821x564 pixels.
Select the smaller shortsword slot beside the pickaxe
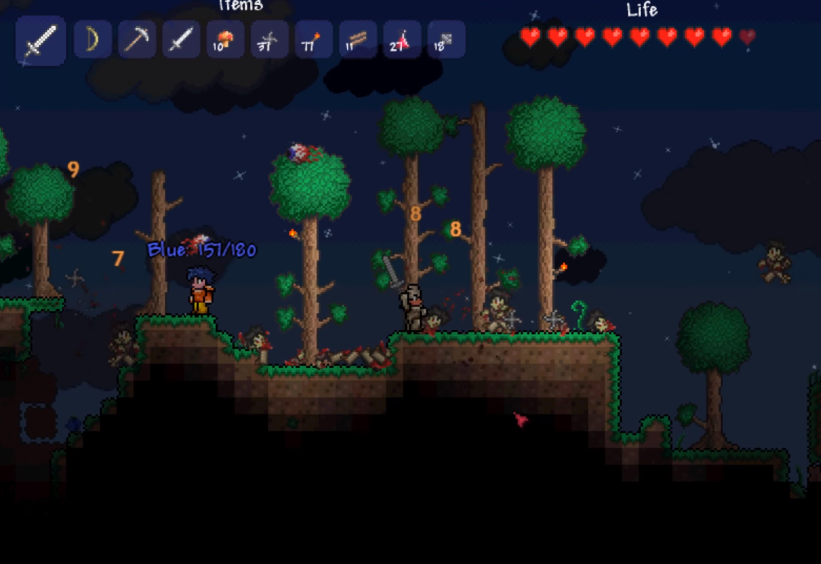click(x=181, y=40)
